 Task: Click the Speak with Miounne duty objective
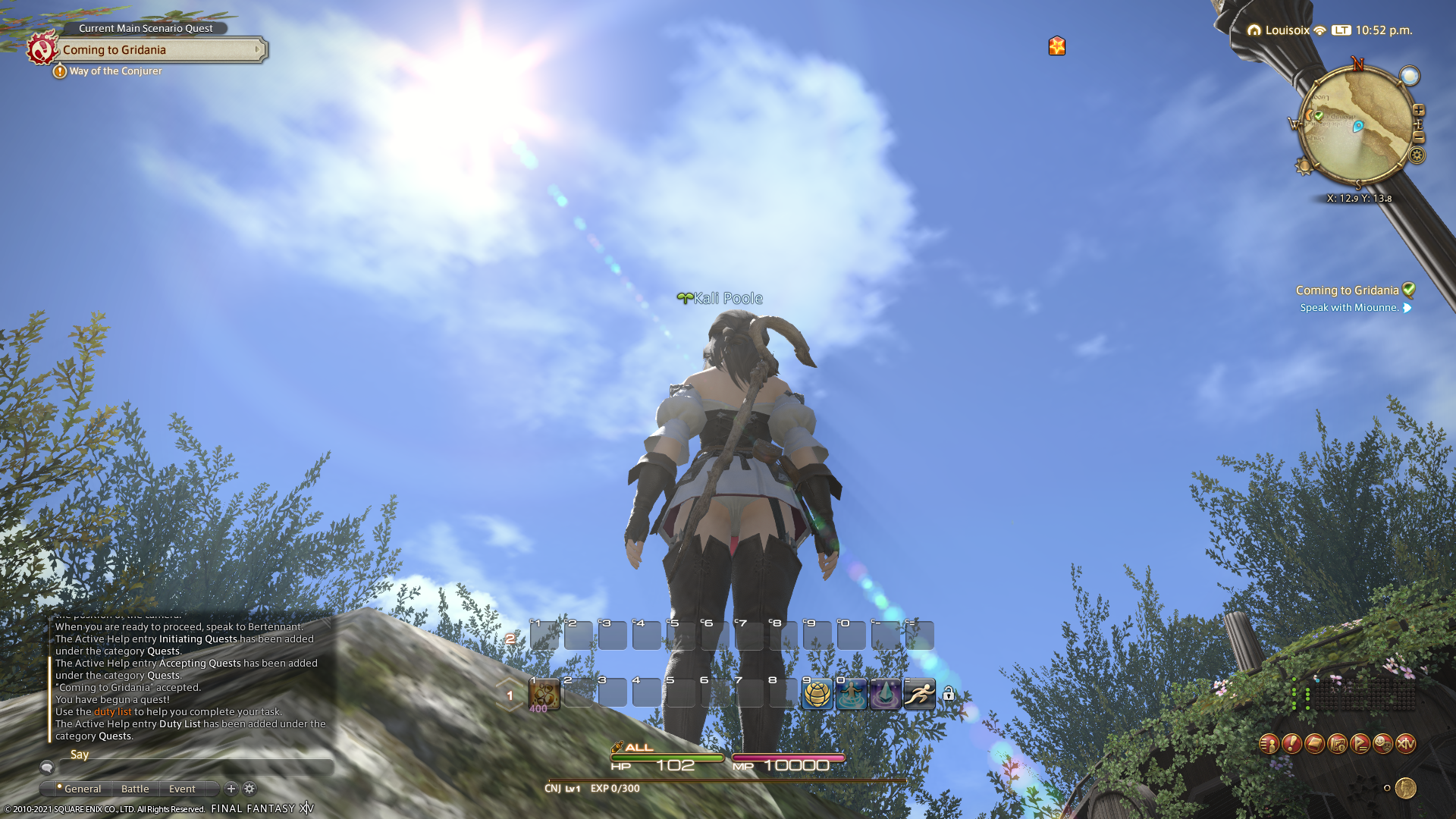point(1349,308)
